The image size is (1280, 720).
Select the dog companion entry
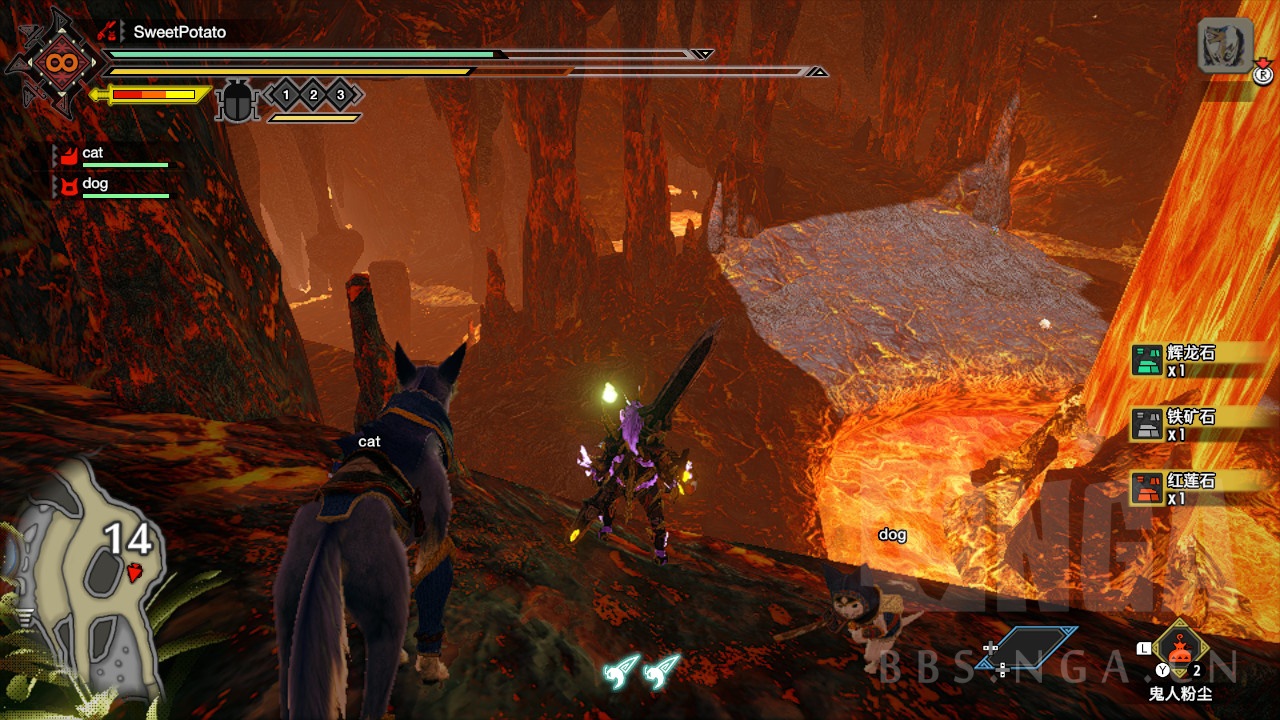[x=110, y=185]
